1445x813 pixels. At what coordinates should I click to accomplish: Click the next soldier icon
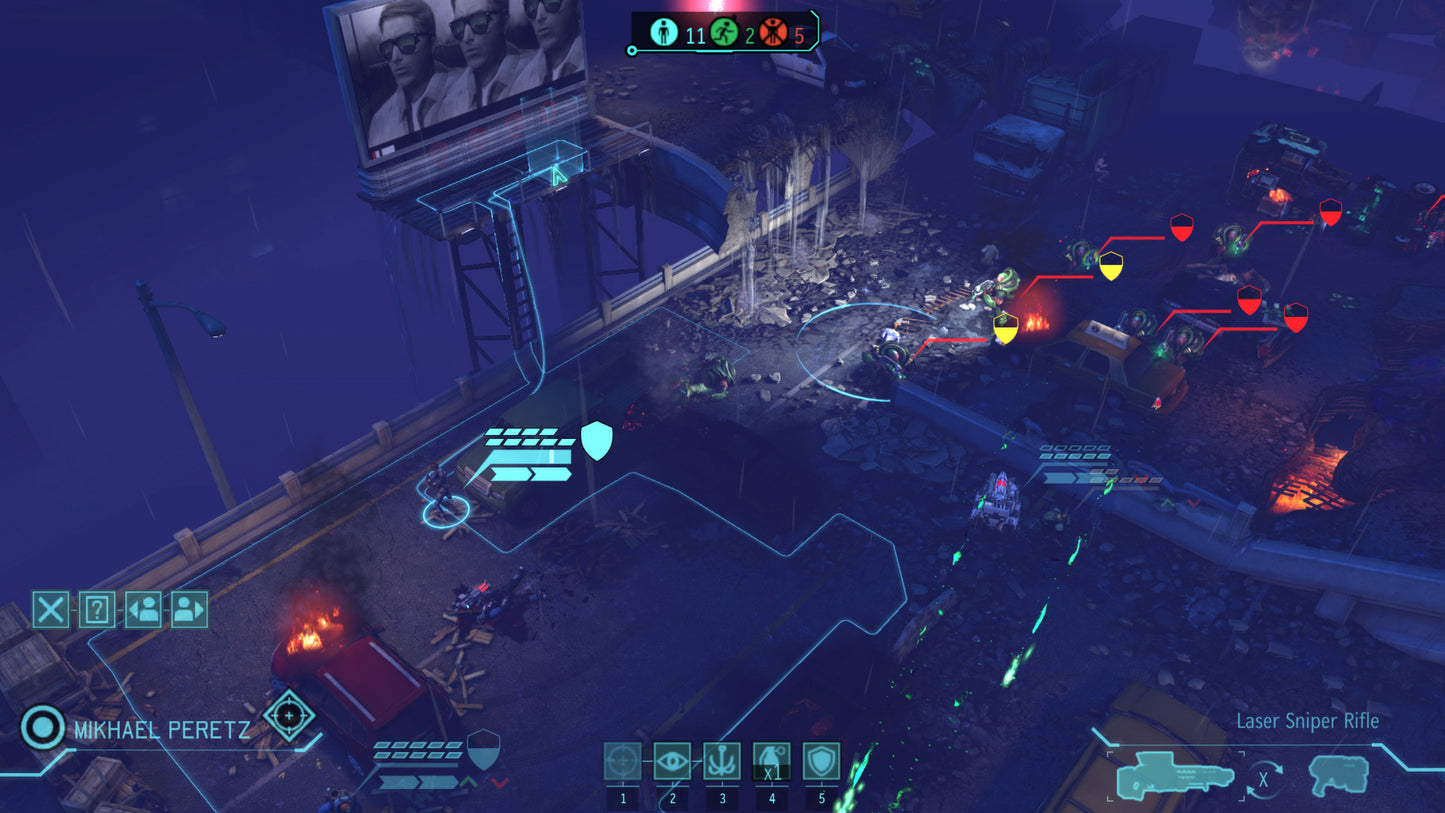coord(190,609)
